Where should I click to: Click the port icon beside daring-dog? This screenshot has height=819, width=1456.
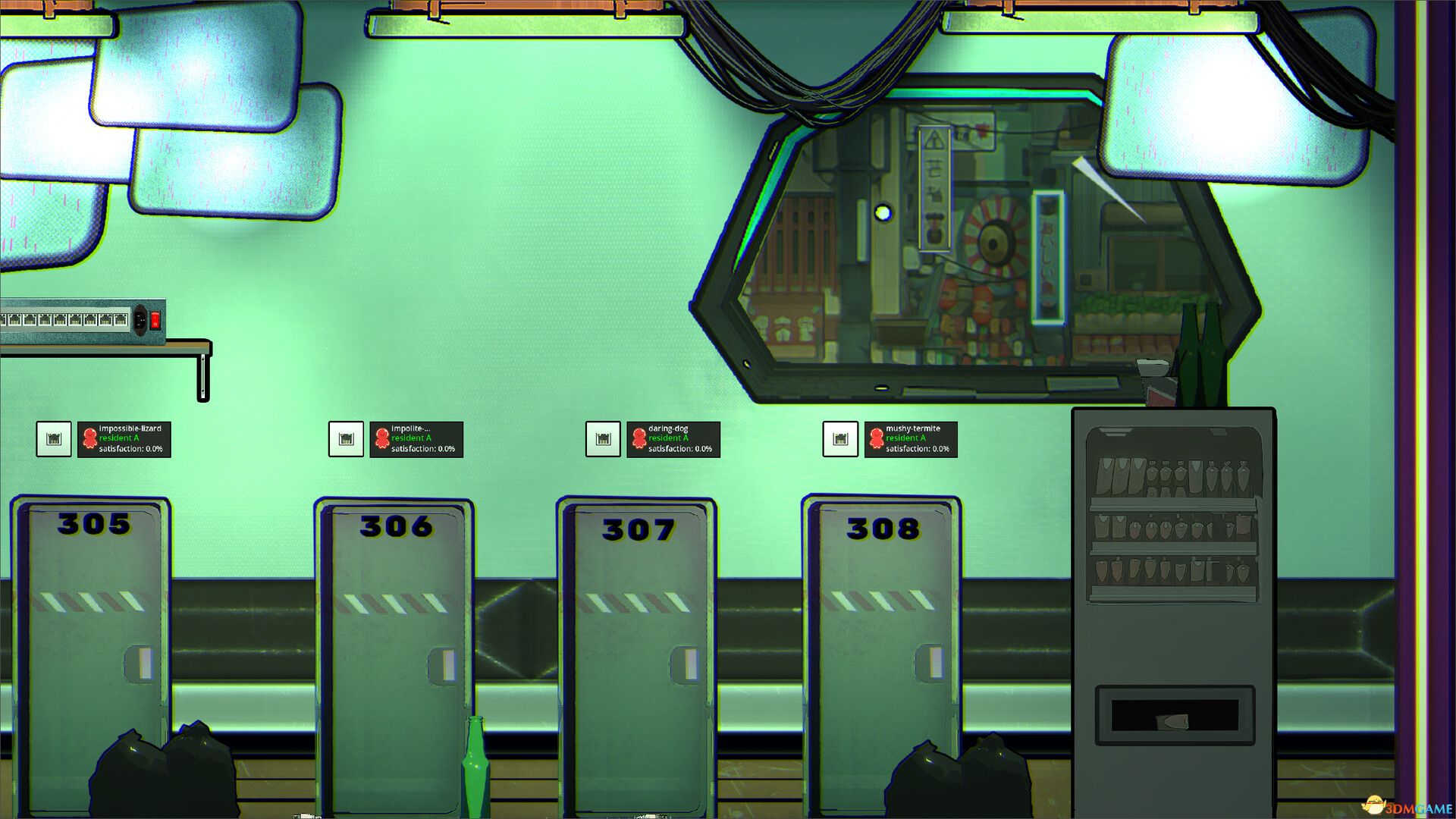[x=602, y=438]
